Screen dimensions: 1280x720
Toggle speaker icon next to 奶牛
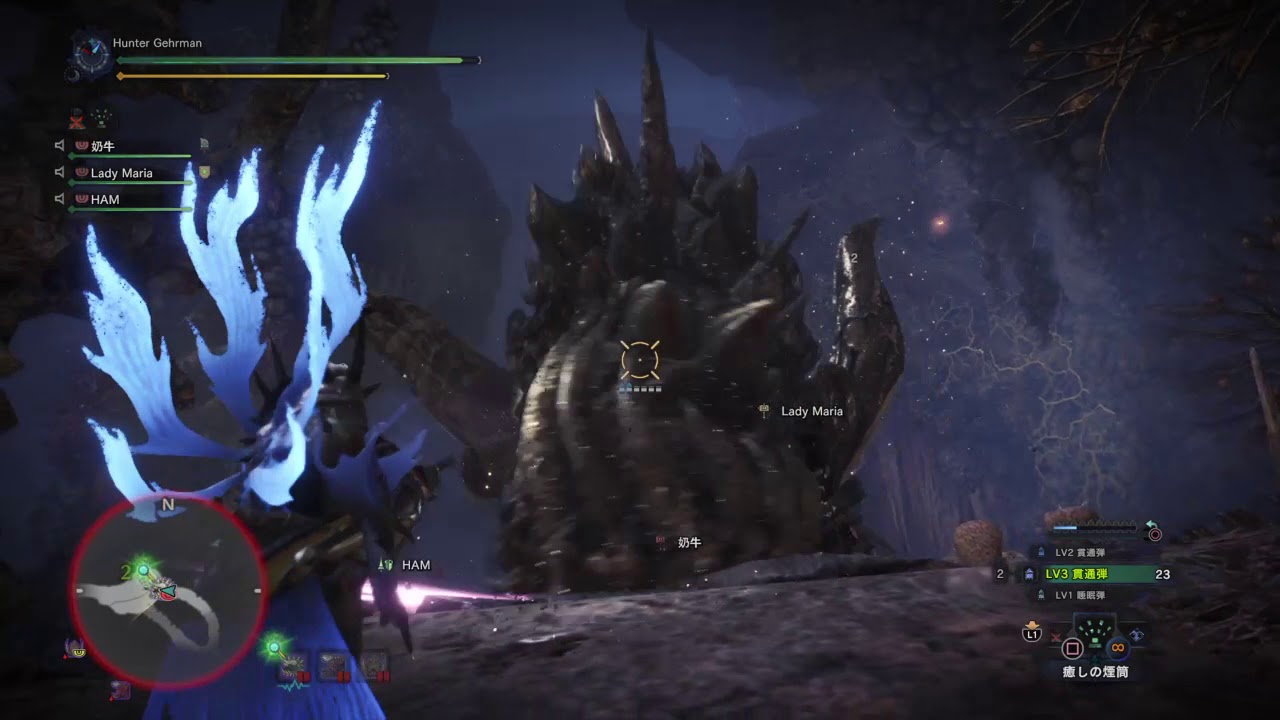pos(60,146)
